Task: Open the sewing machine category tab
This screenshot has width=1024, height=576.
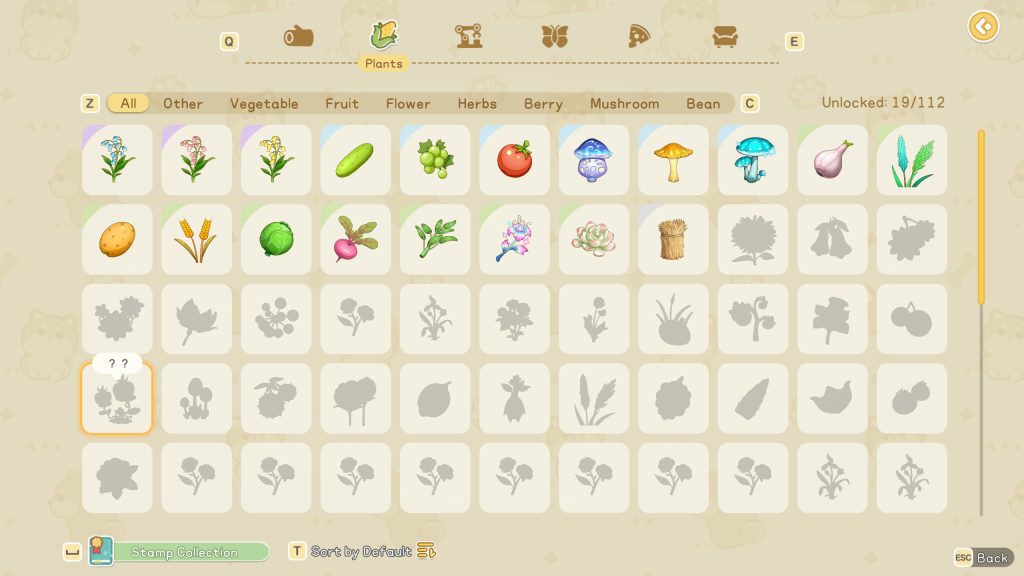Action: [x=469, y=37]
